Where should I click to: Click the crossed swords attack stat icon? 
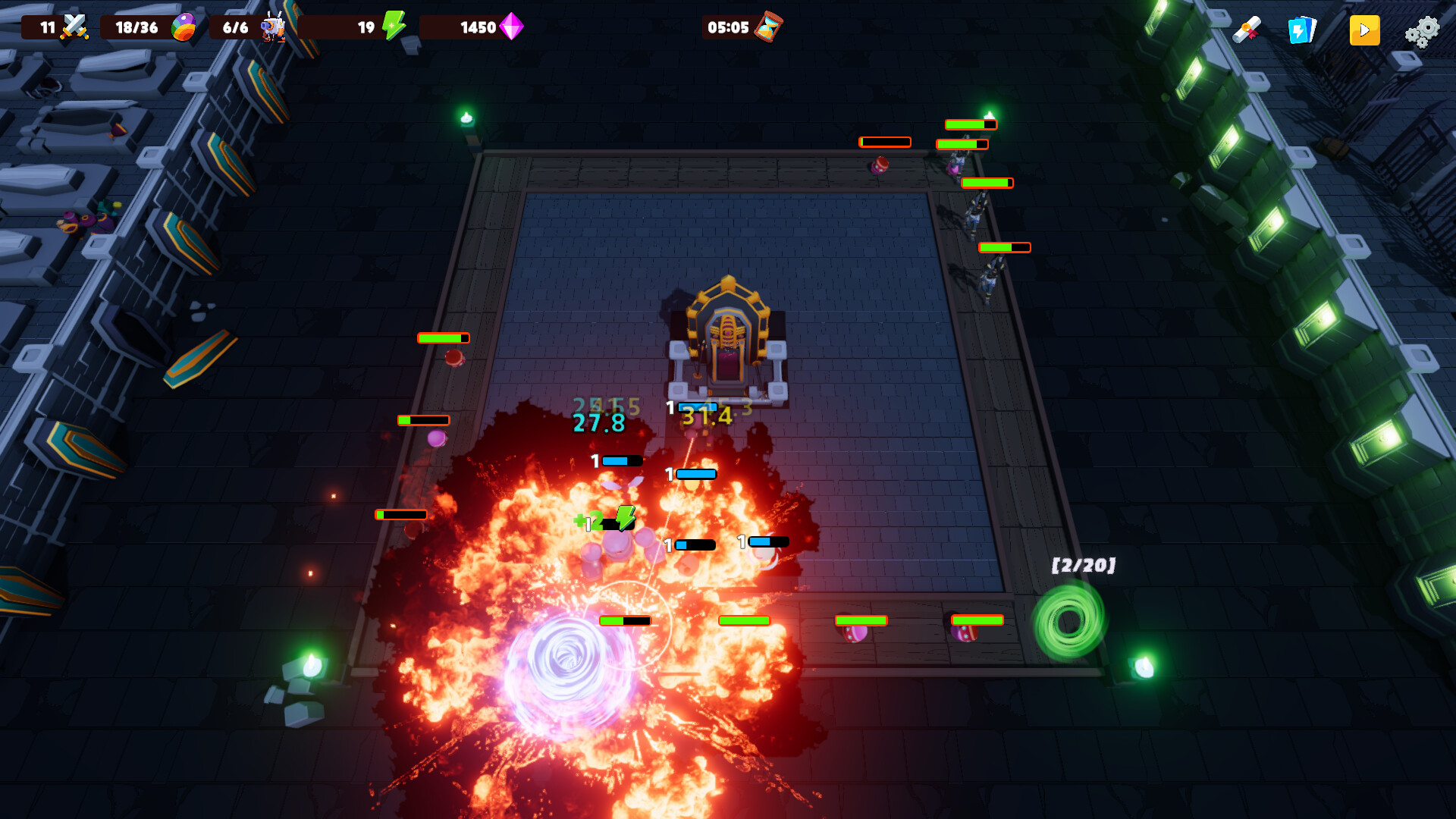(76, 25)
